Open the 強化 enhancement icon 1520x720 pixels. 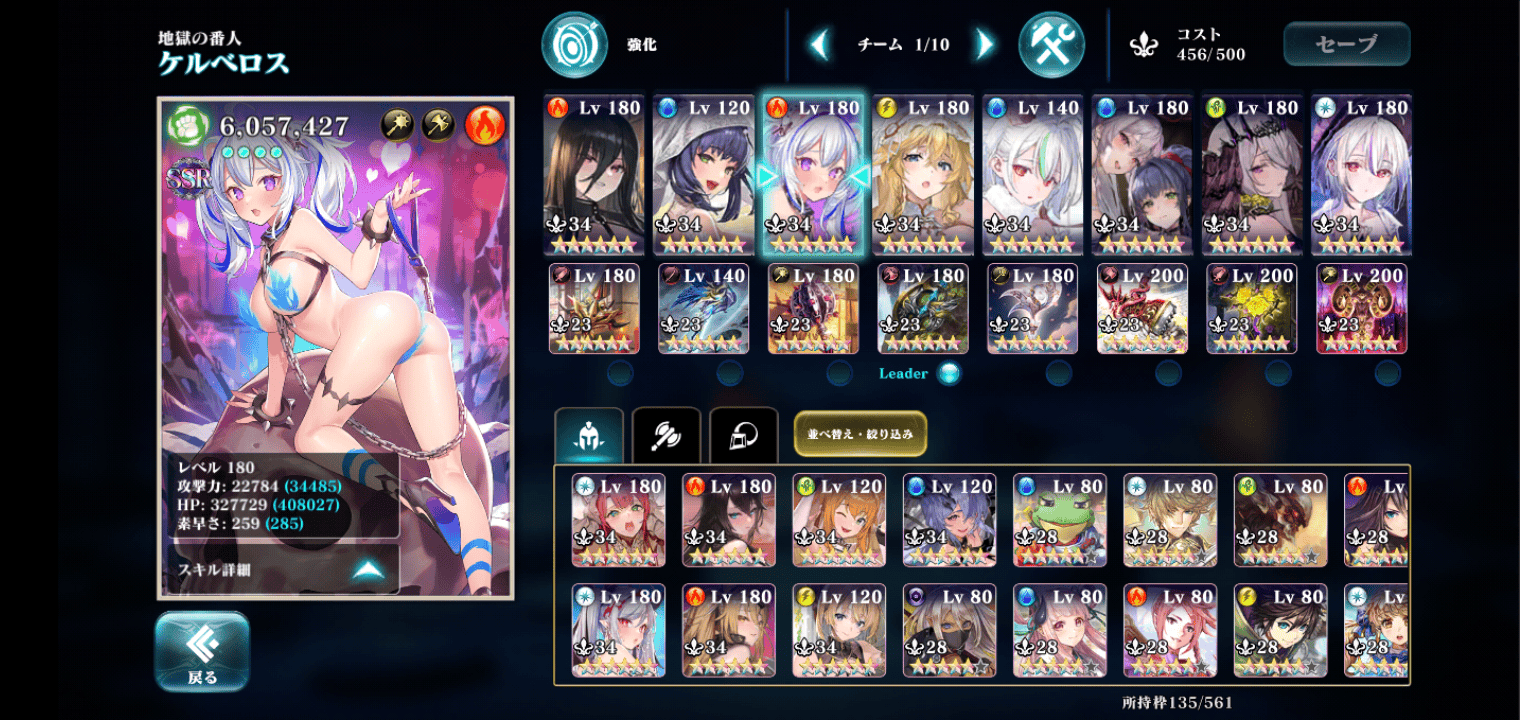tap(575, 45)
